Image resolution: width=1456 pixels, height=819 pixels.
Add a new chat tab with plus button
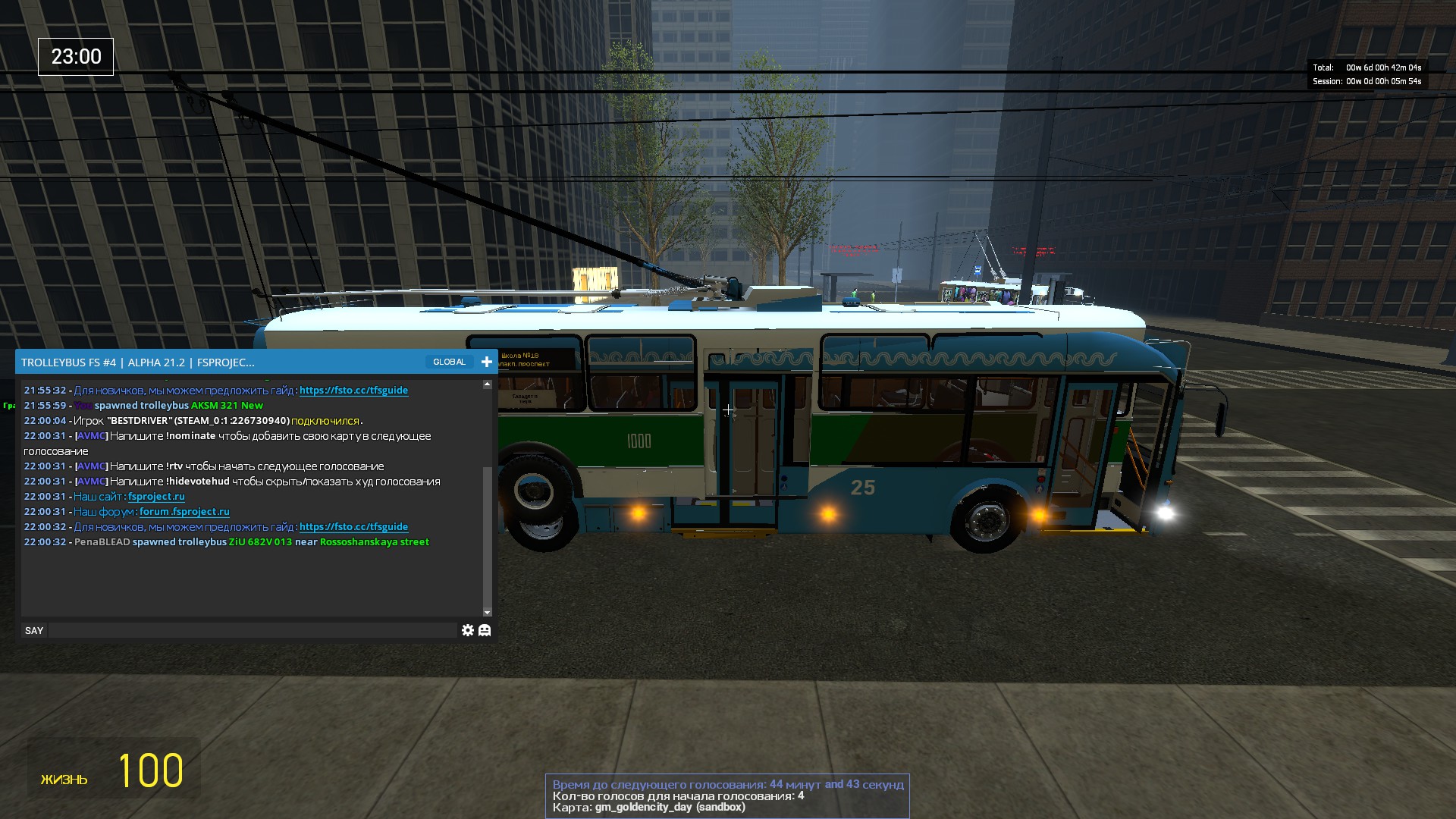(x=487, y=362)
